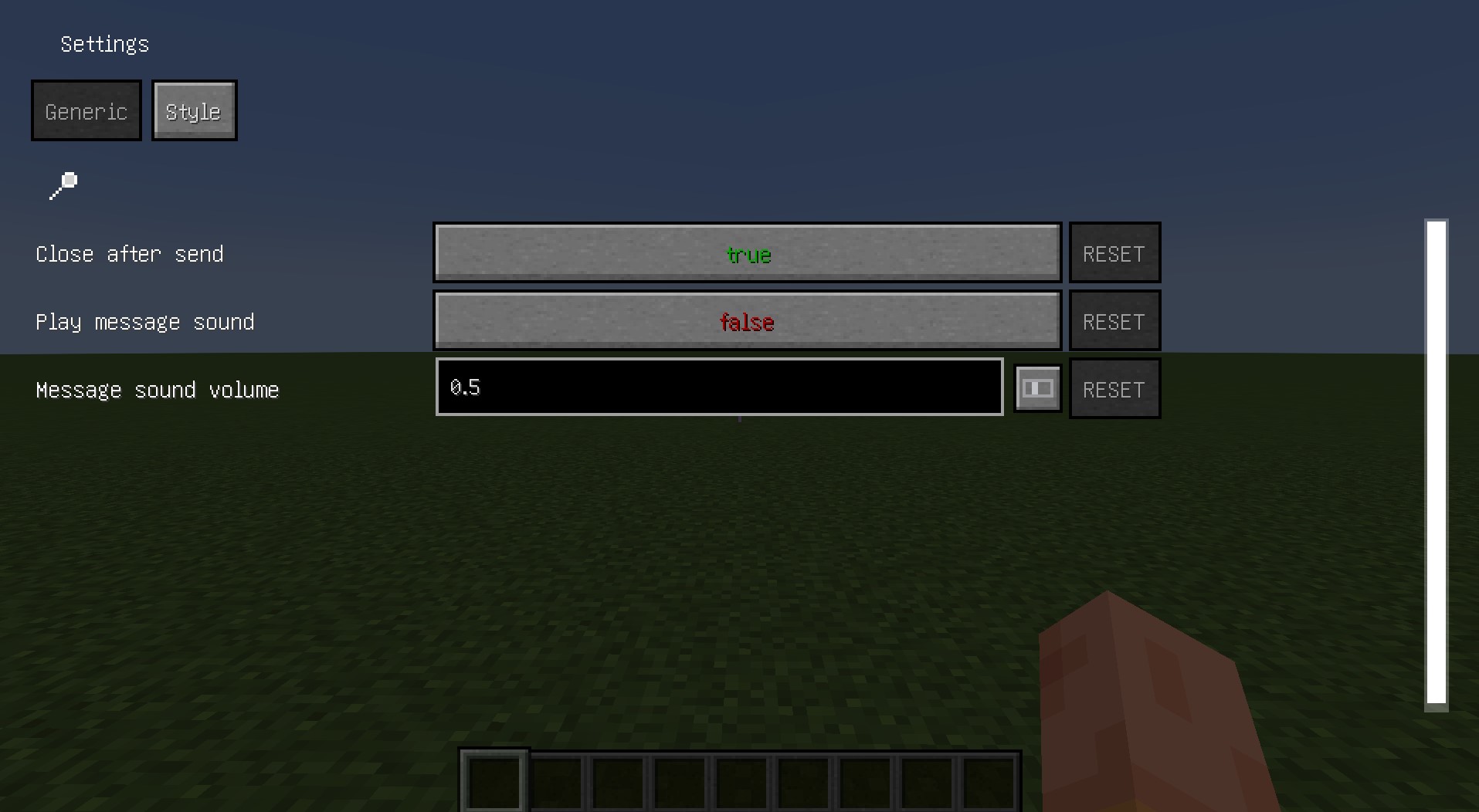Click the second hotbar slot

click(556, 781)
